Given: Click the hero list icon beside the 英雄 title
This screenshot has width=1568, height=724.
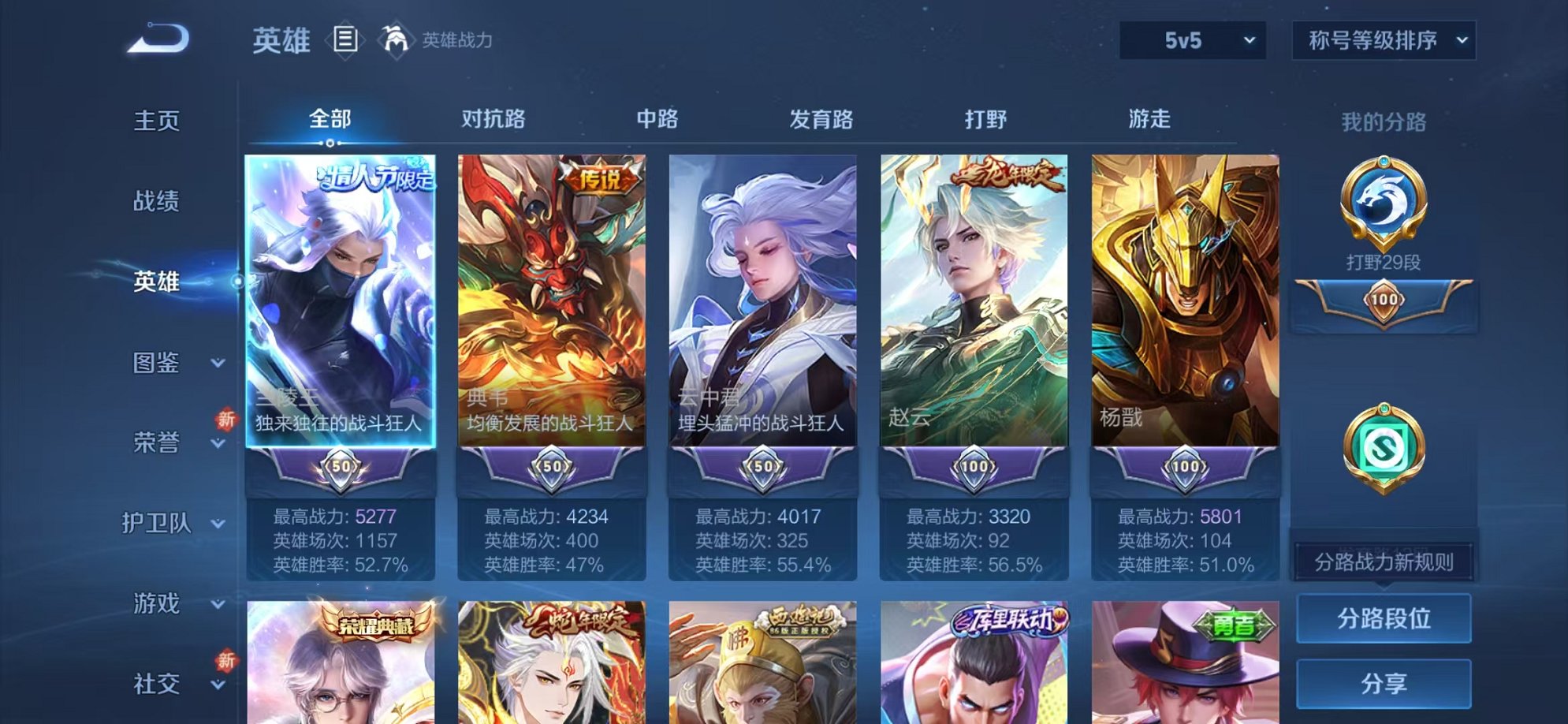Looking at the screenshot, I should (345, 37).
